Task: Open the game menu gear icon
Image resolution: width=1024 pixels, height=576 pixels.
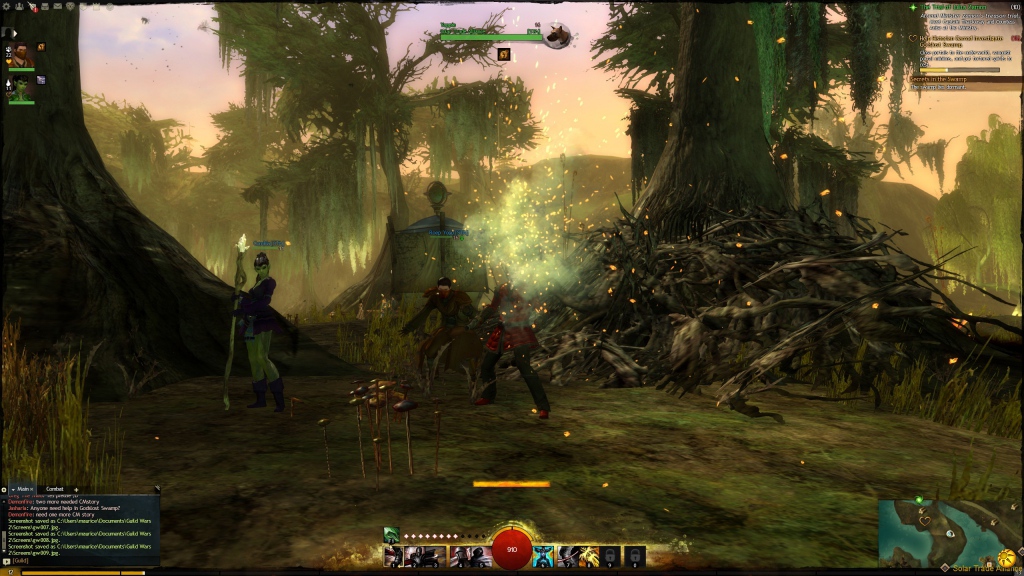Action: [x=6, y=5]
